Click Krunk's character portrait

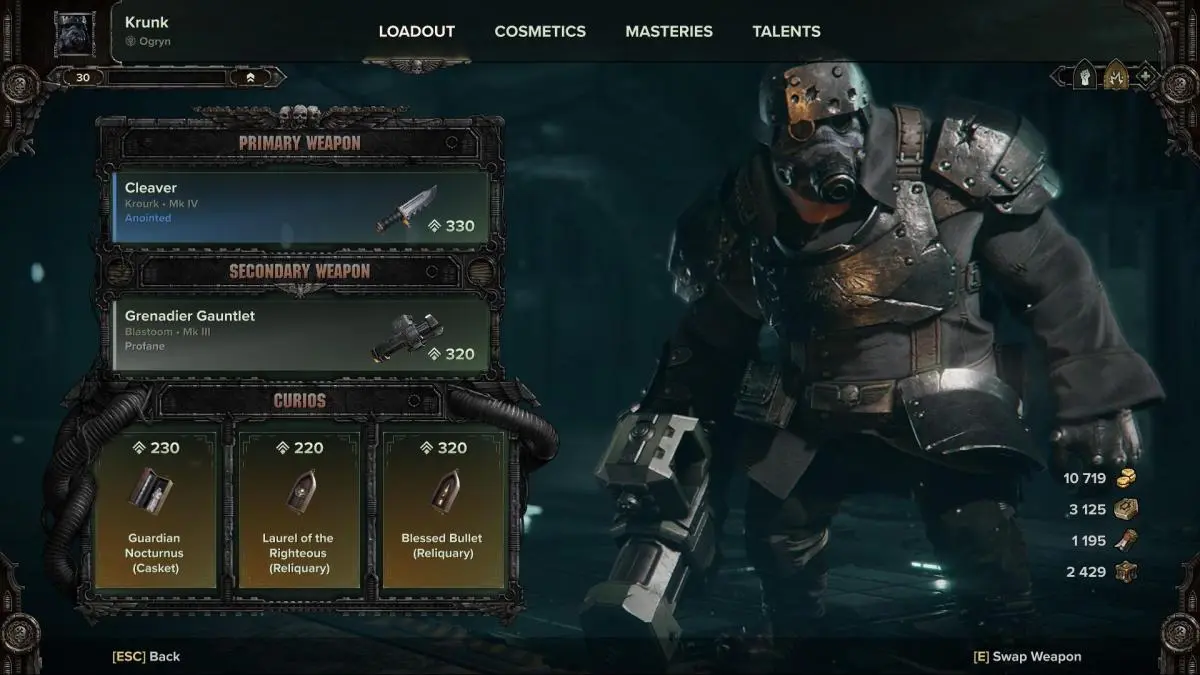[x=74, y=33]
